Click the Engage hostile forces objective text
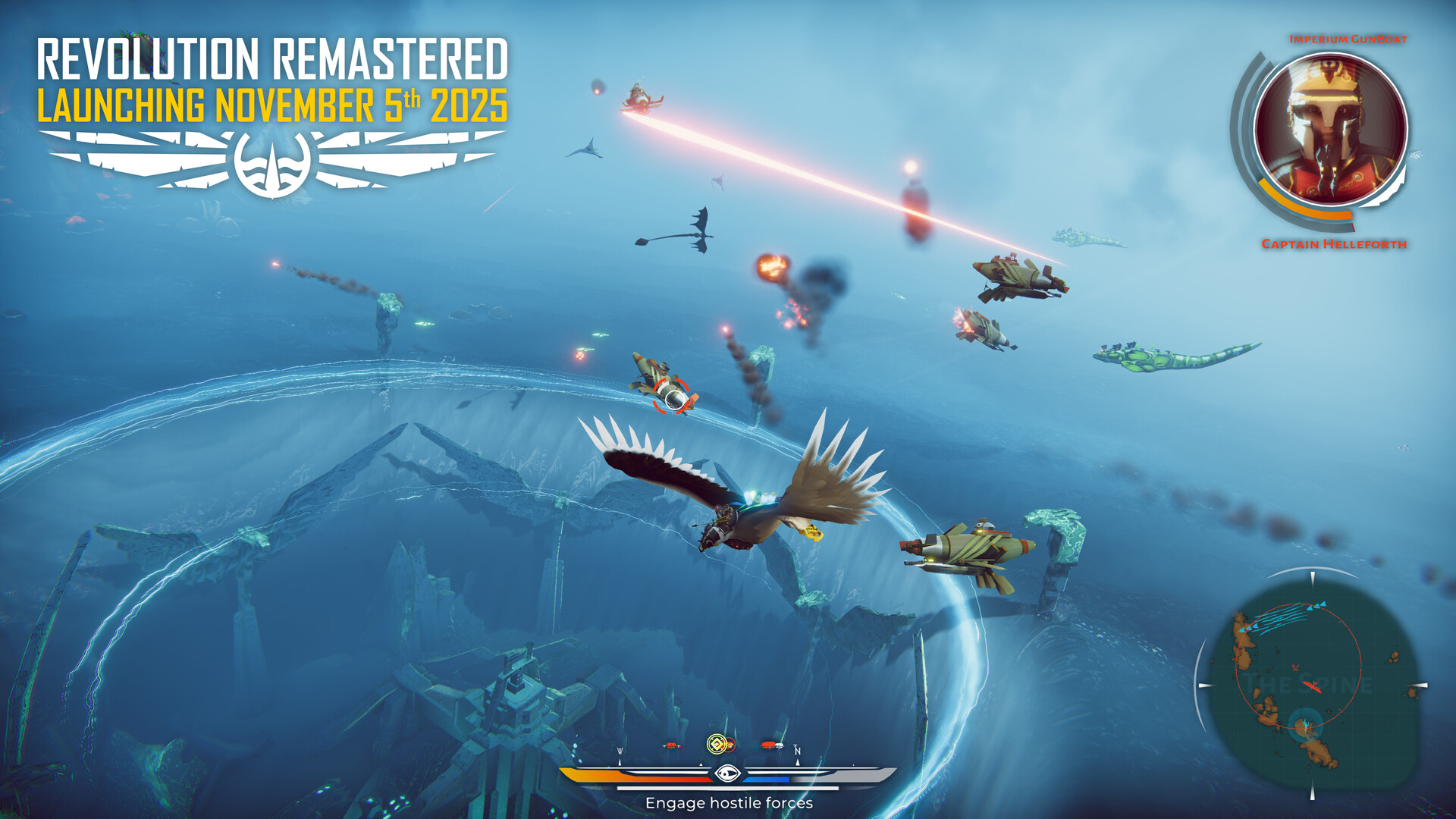Screen dimensions: 1456x819 click(x=730, y=802)
